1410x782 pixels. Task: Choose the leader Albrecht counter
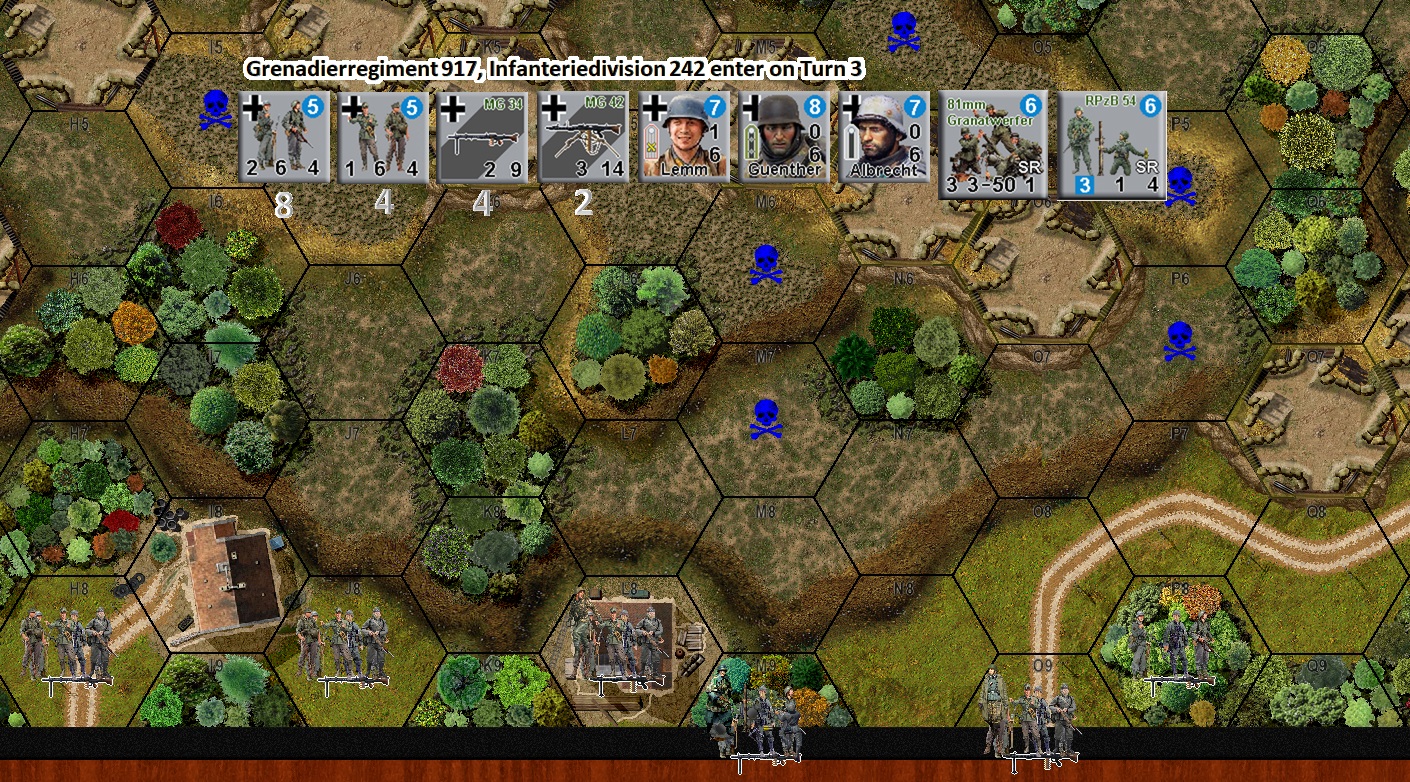point(883,138)
